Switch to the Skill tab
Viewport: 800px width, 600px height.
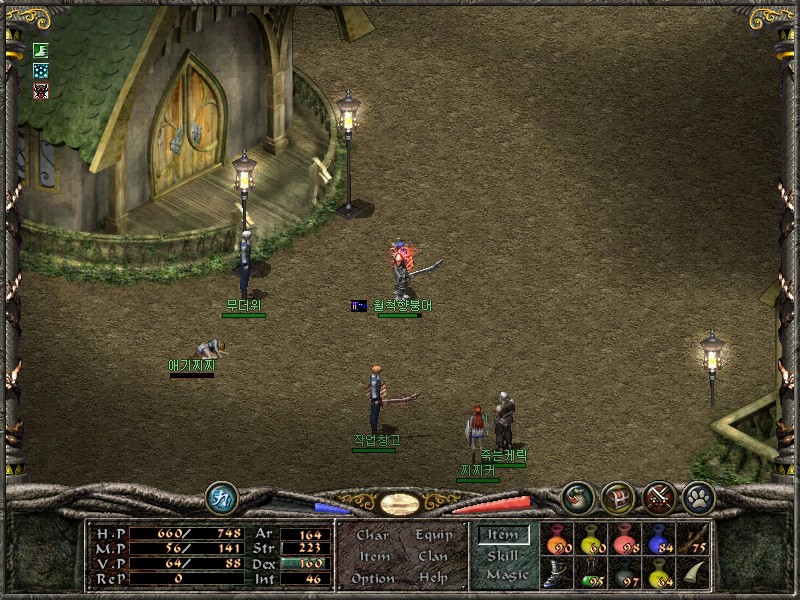[x=503, y=555]
